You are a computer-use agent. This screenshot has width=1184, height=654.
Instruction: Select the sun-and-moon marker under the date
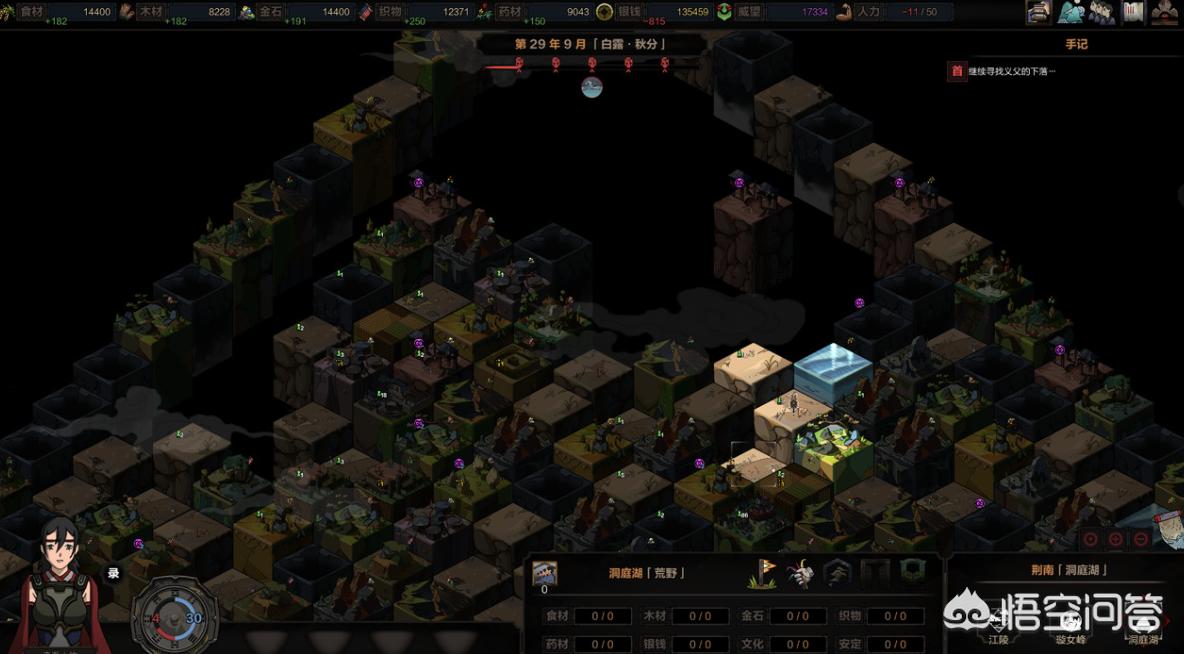pos(592,87)
